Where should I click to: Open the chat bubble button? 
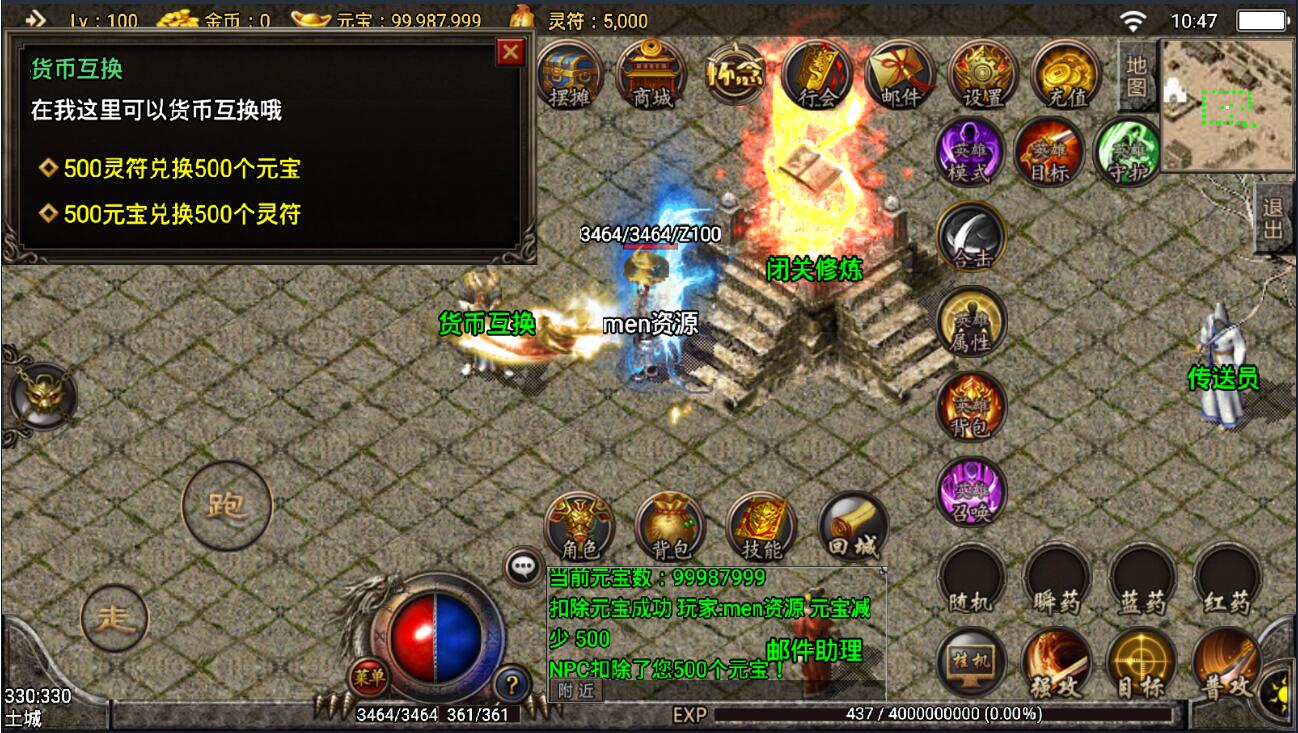(524, 567)
